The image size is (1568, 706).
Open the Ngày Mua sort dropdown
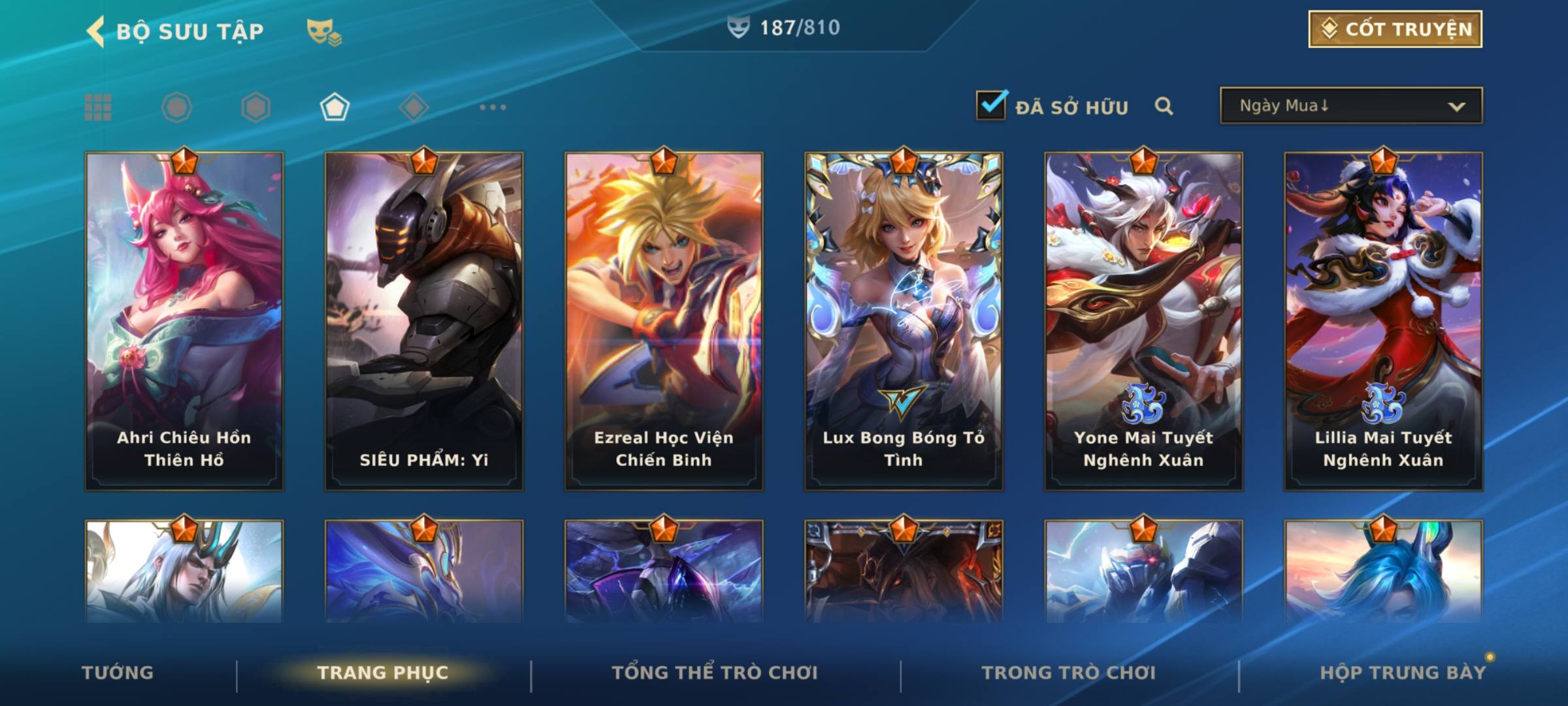coord(1351,106)
